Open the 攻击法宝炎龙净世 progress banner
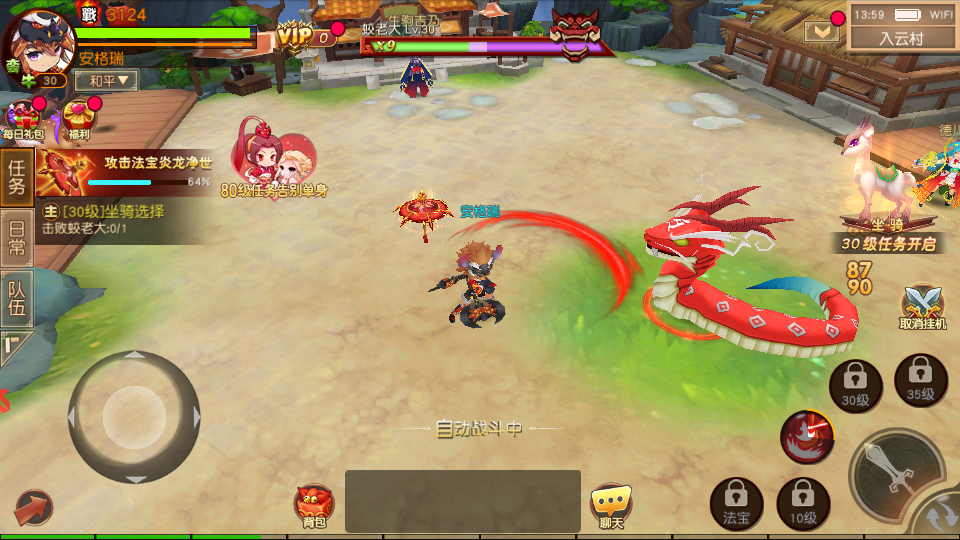The height and width of the screenshot is (540, 960). pos(125,172)
